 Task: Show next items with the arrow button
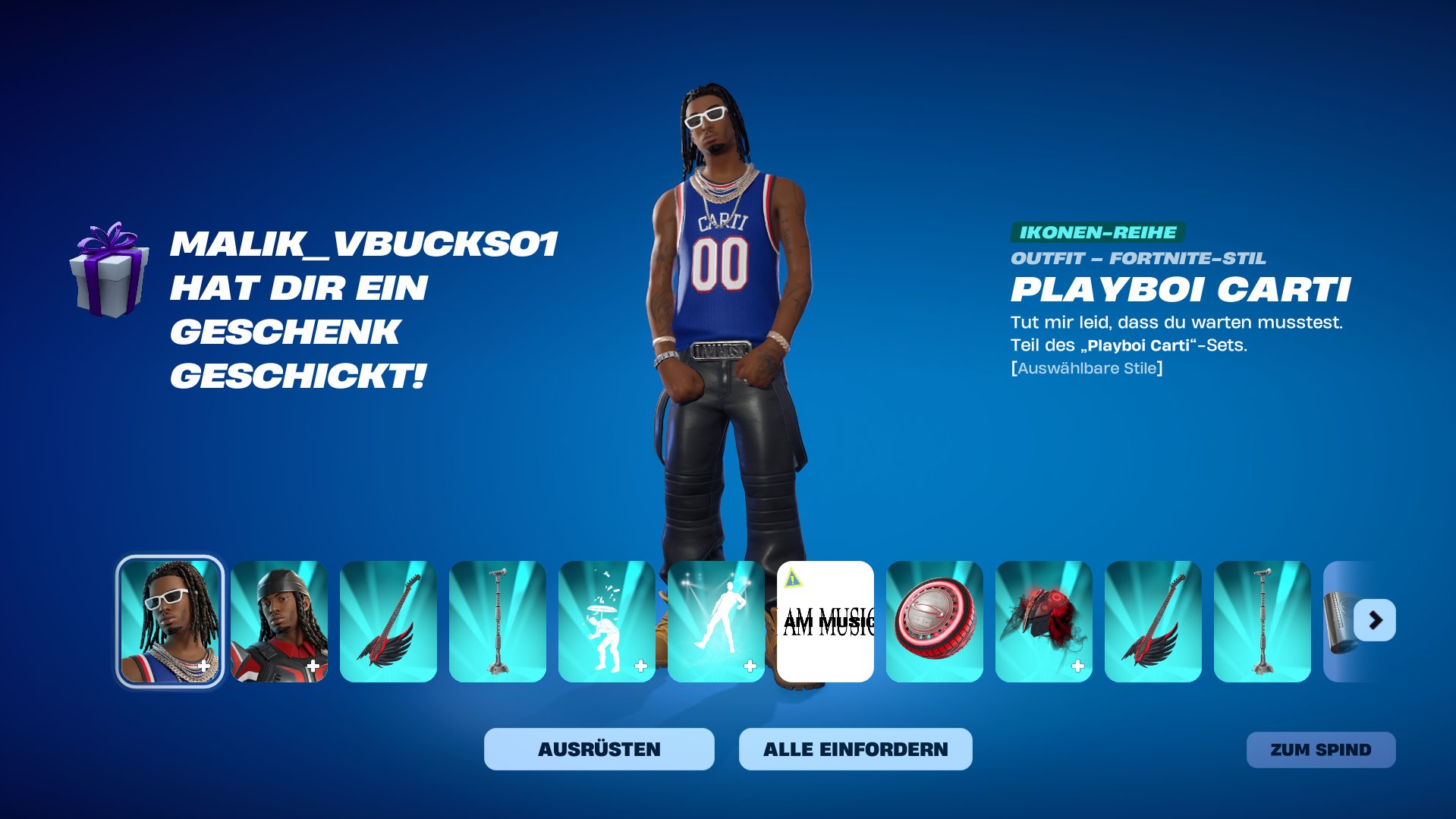coord(1375,620)
